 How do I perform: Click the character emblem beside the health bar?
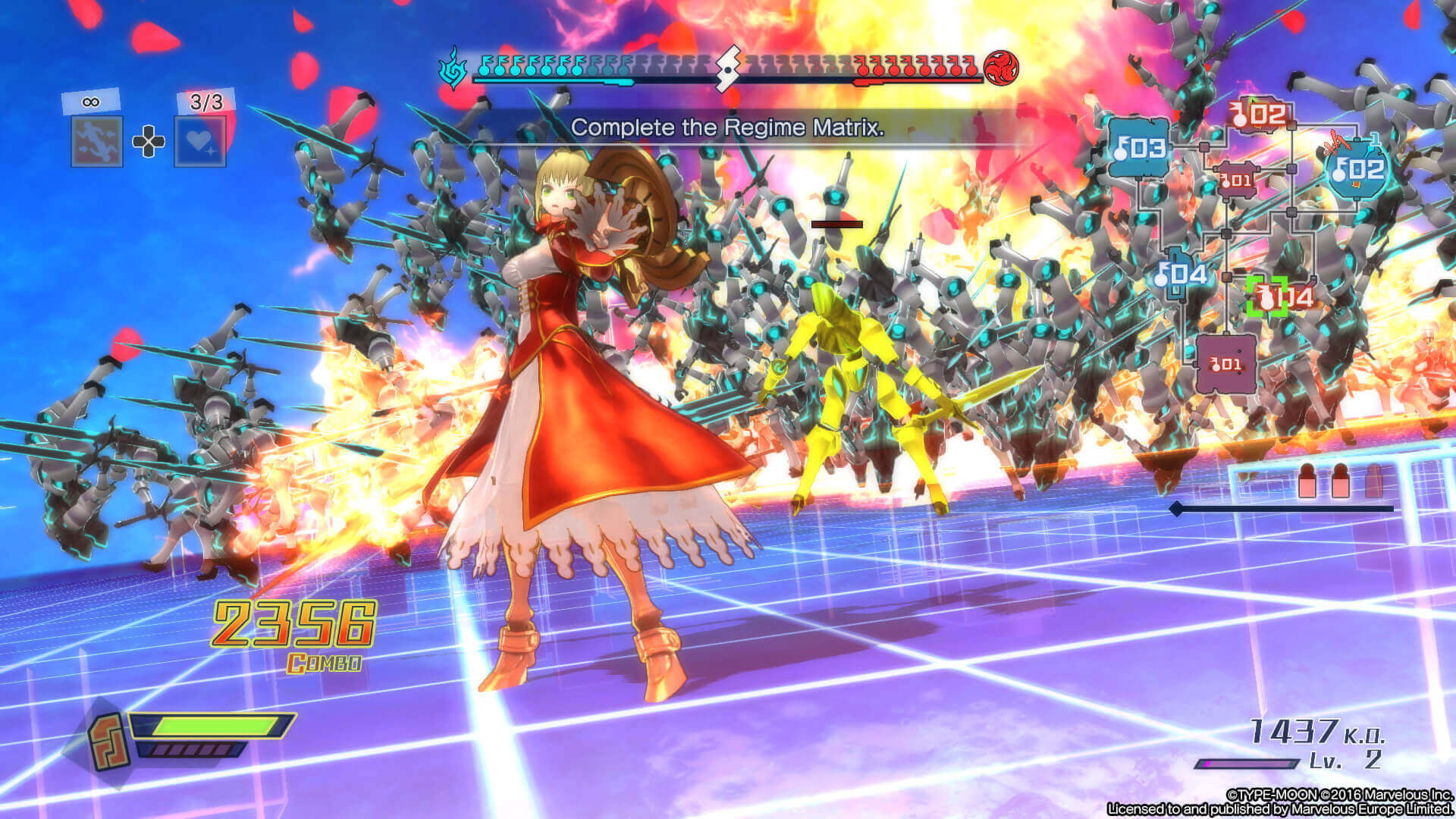[107, 741]
